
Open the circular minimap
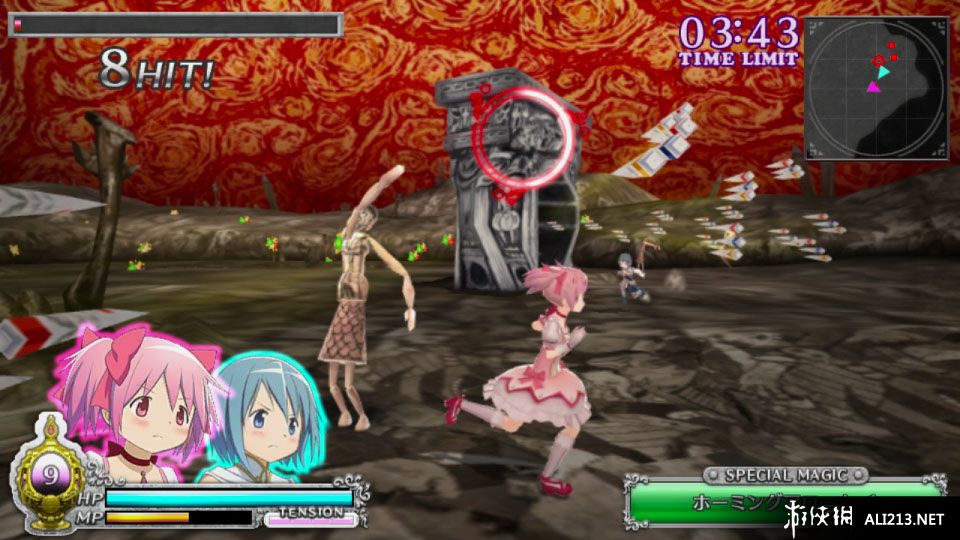click(876, 88)
